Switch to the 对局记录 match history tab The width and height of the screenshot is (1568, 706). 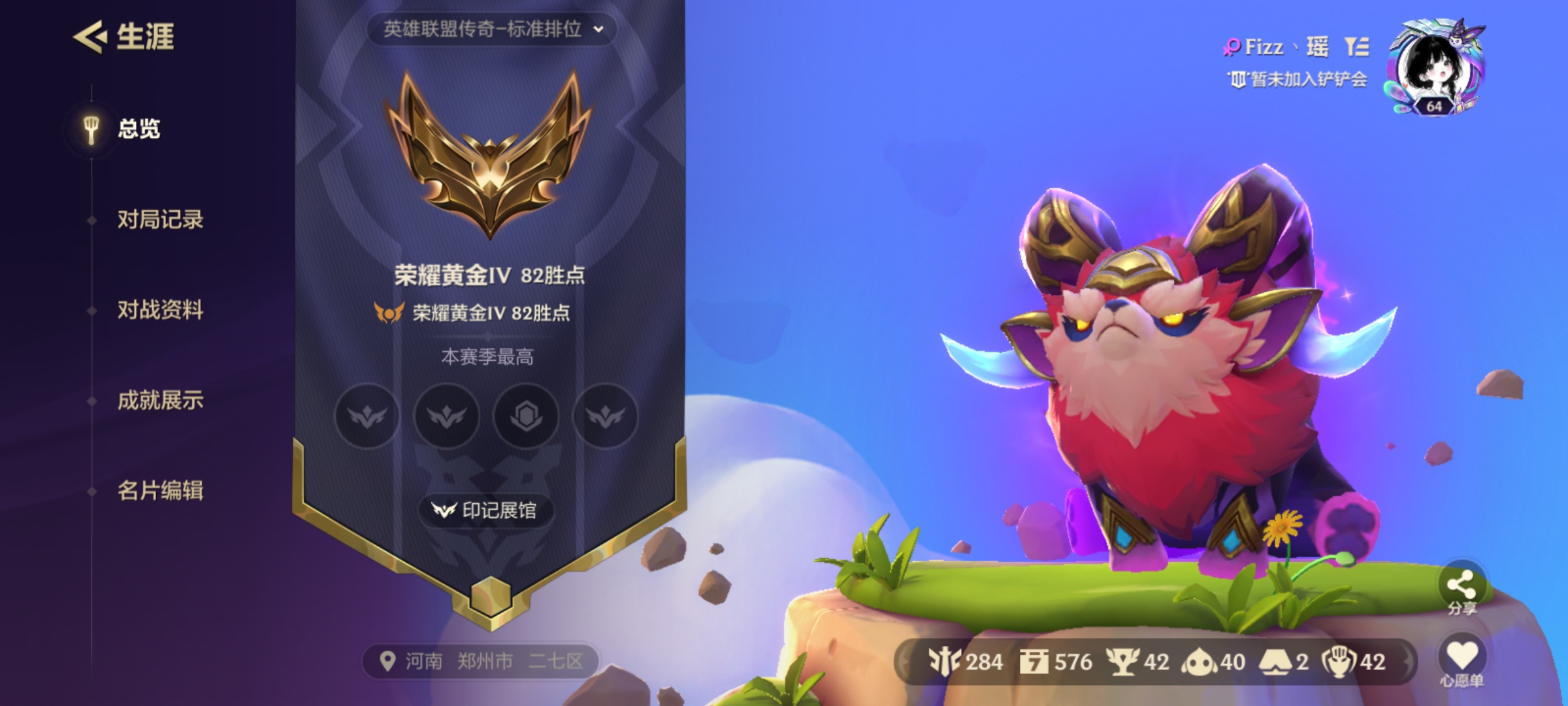tap(160, 220)
